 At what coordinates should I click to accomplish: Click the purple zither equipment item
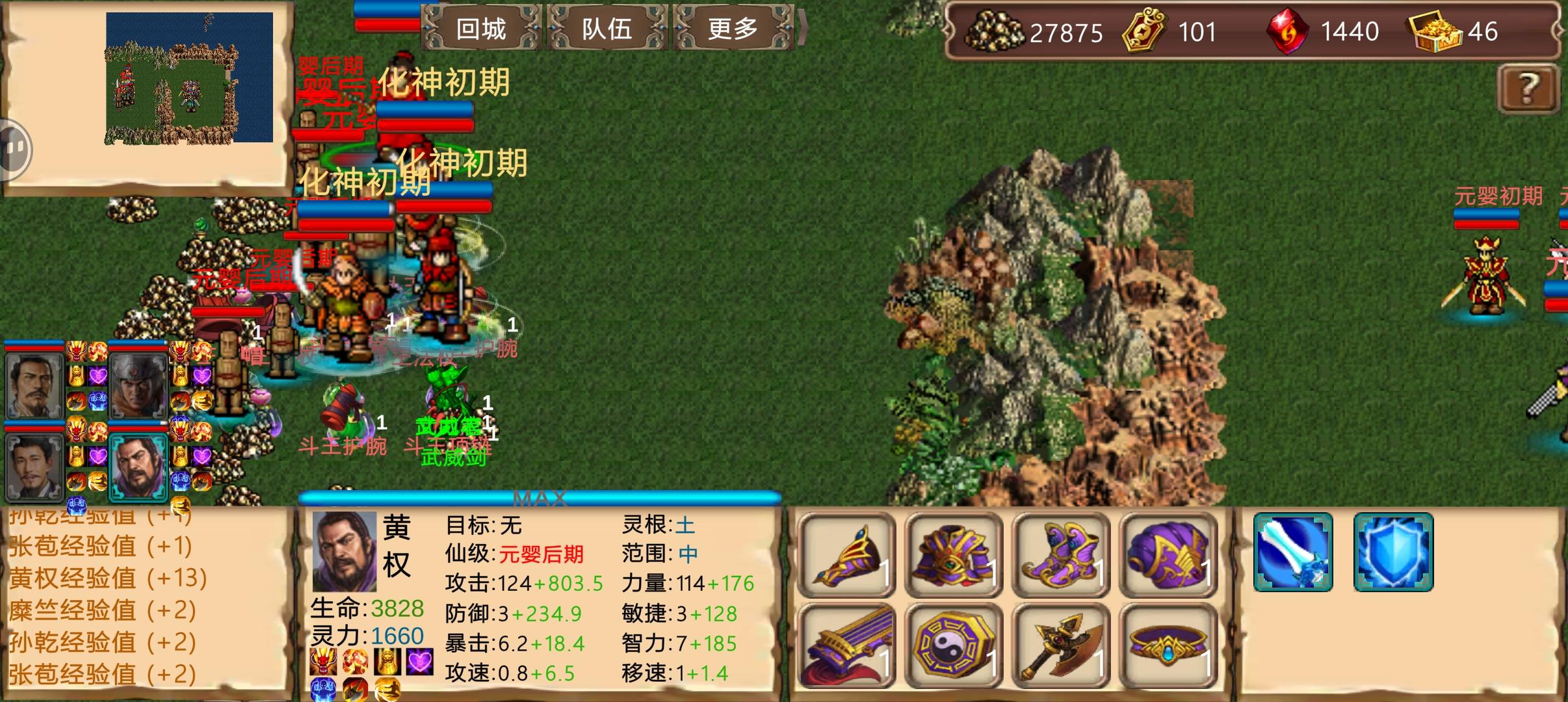tap(847, 642)
